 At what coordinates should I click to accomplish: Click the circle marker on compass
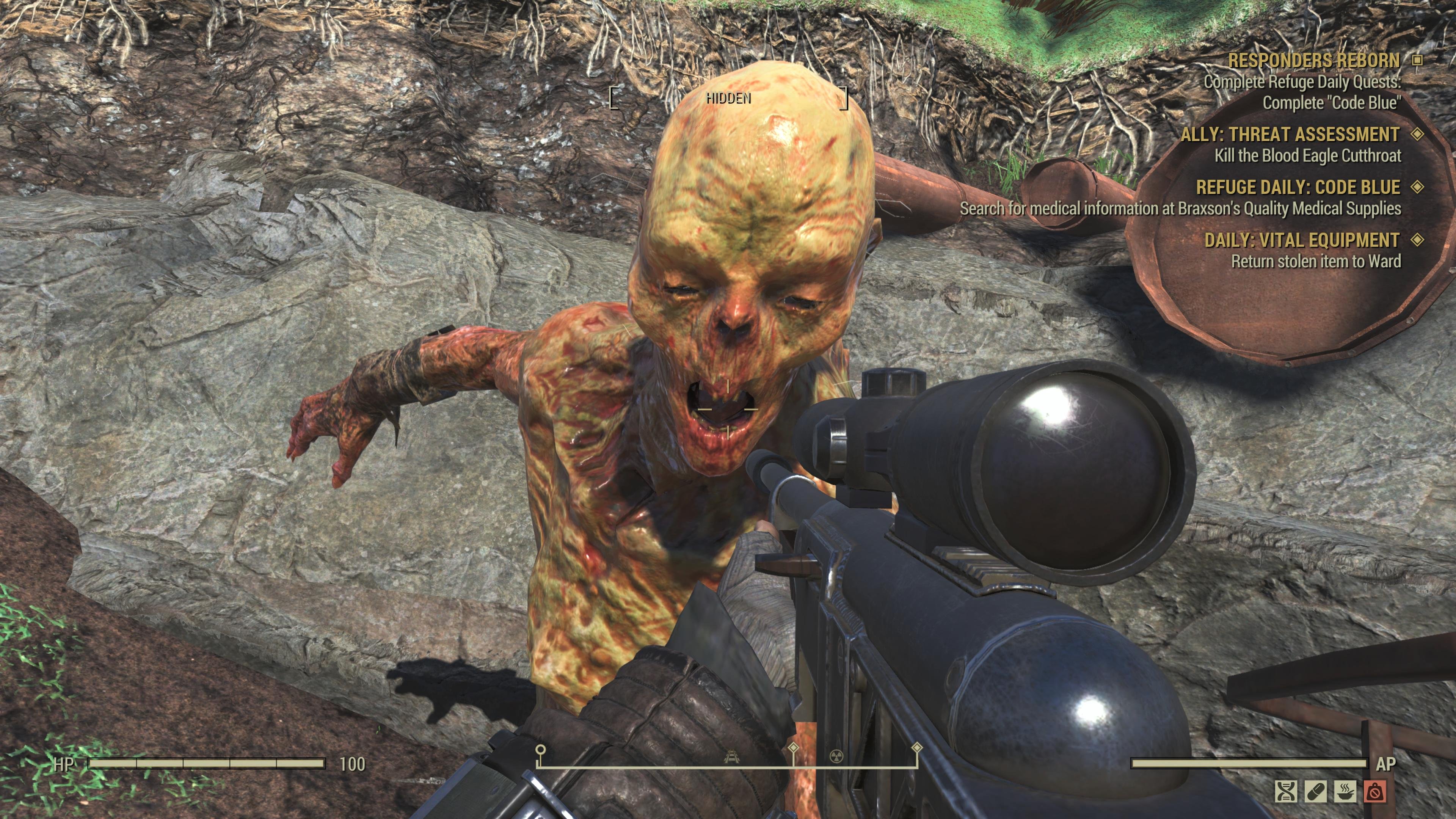pyautogui.click(x=540, y=750)
